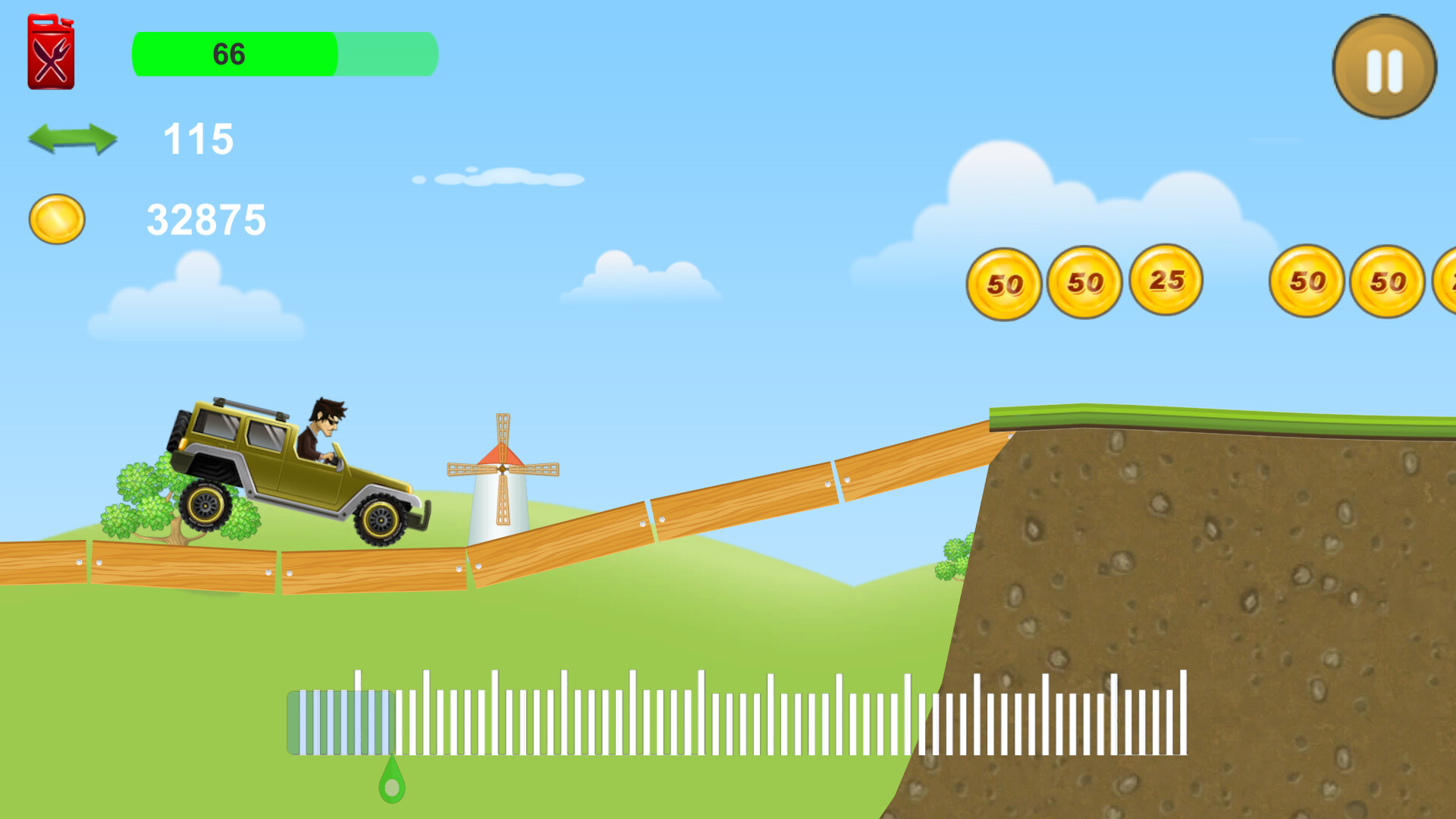Collect the leftmost 50-value coin
1456x819 pixels.
point(1005,282)
